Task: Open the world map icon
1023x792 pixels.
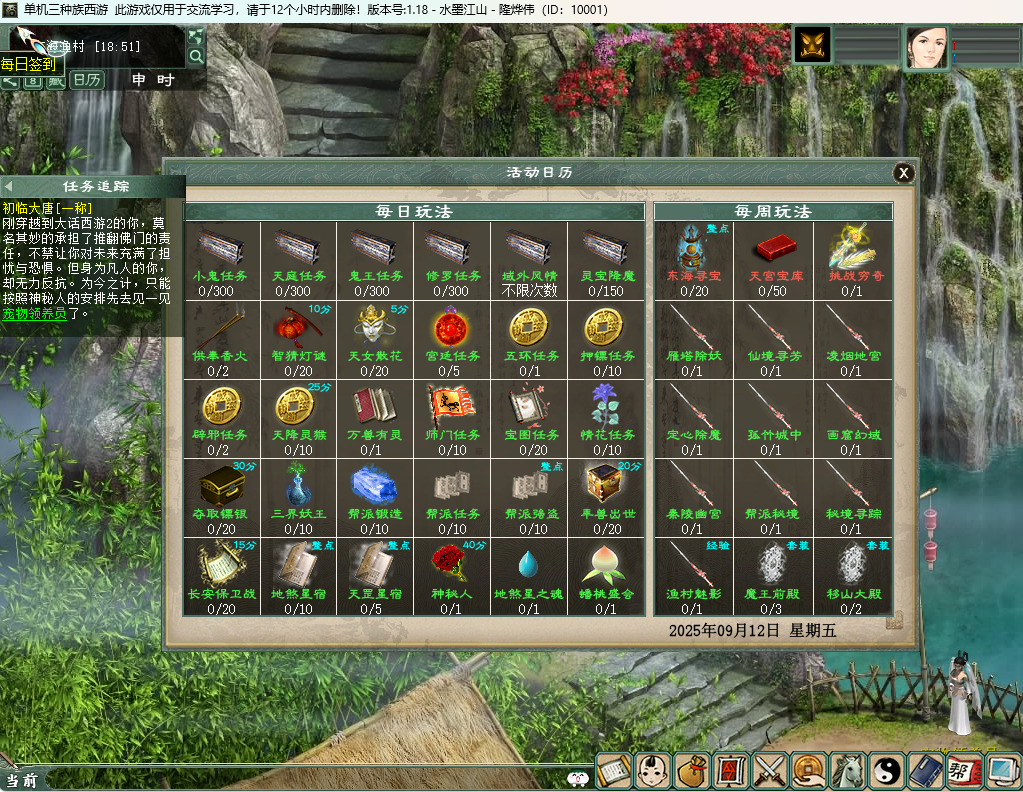Action: click(195, 37)
